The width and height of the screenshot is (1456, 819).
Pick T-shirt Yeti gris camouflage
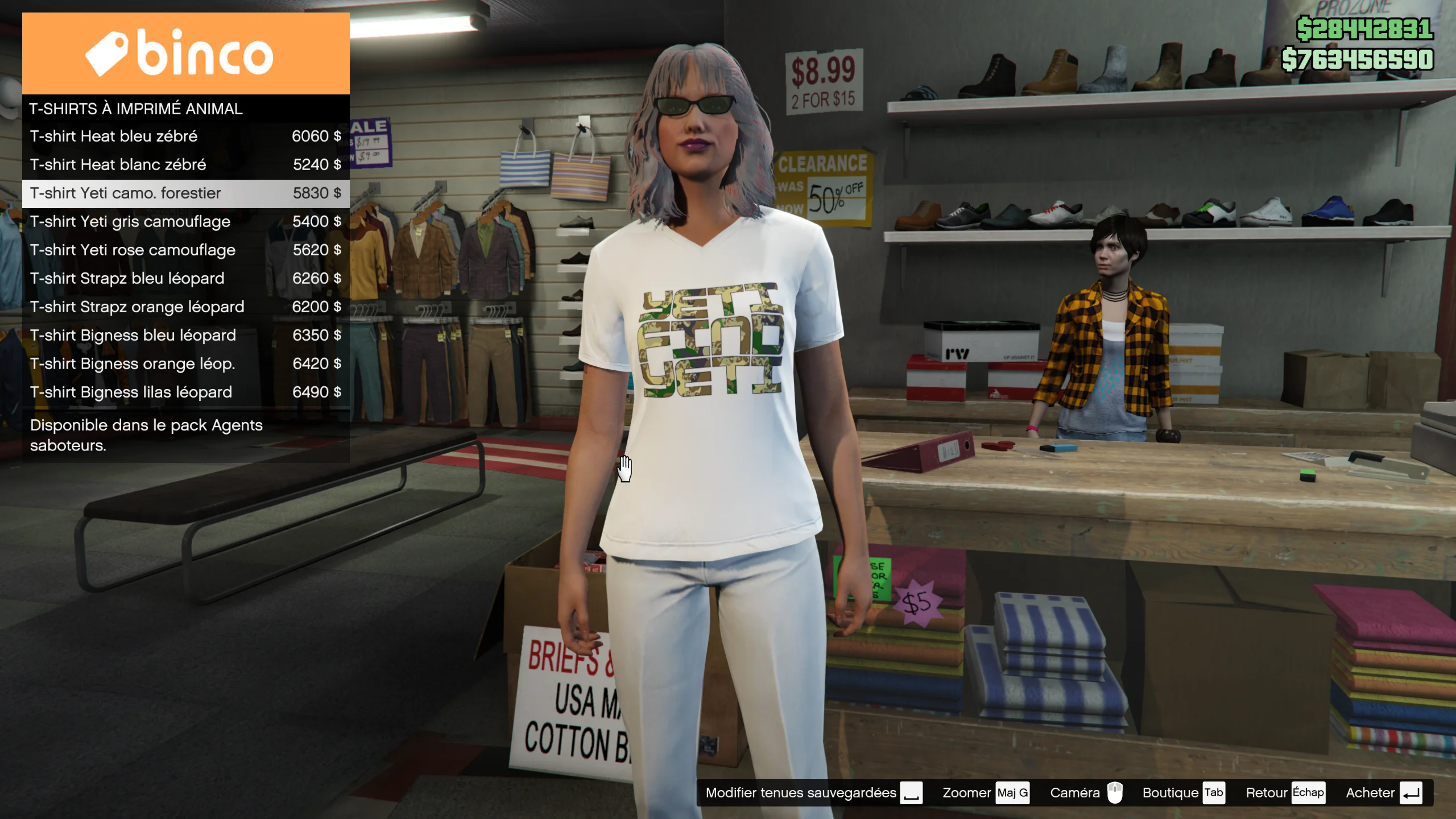[x=185, y=222]
